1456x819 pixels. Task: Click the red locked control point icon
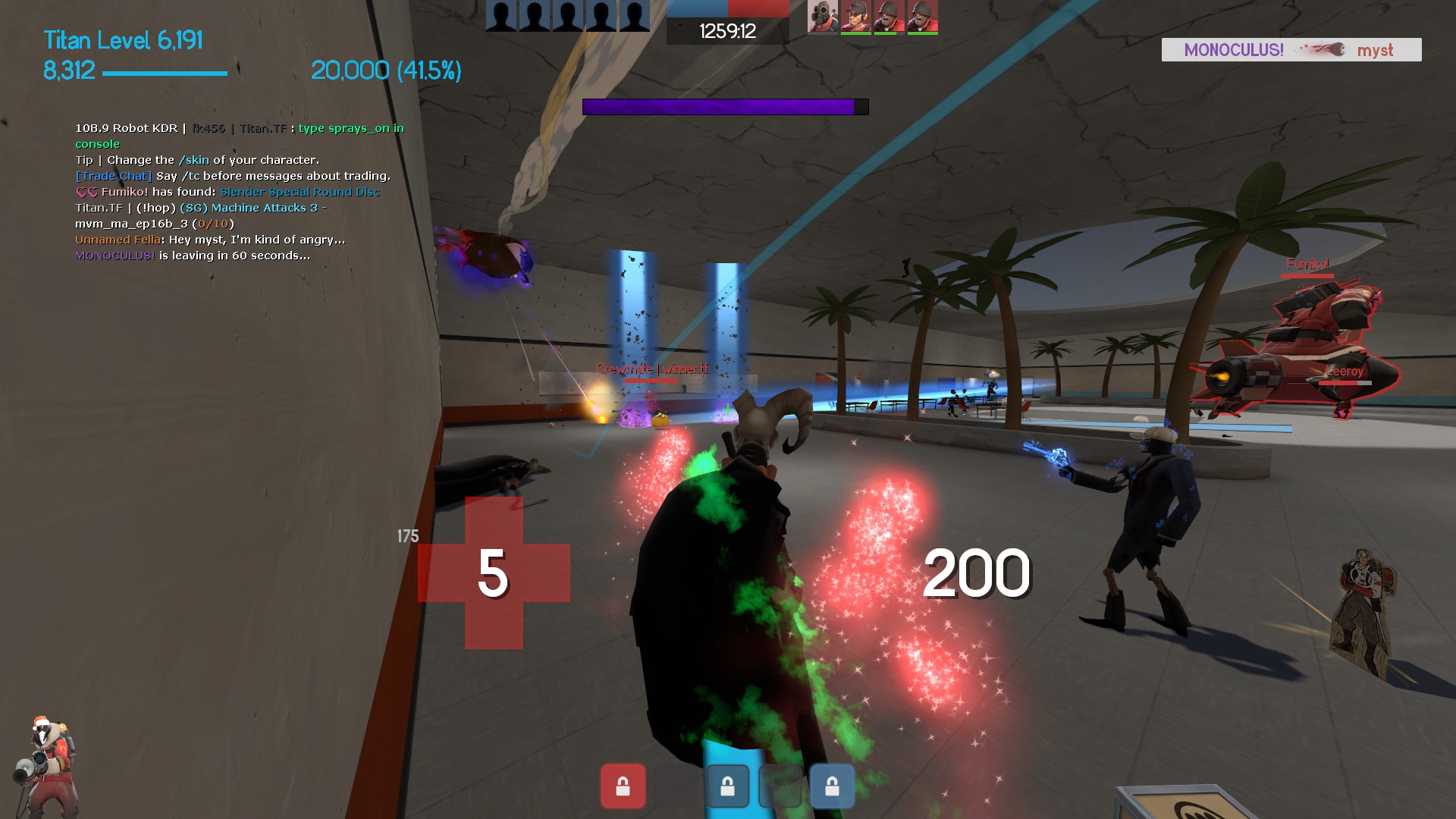623,786
